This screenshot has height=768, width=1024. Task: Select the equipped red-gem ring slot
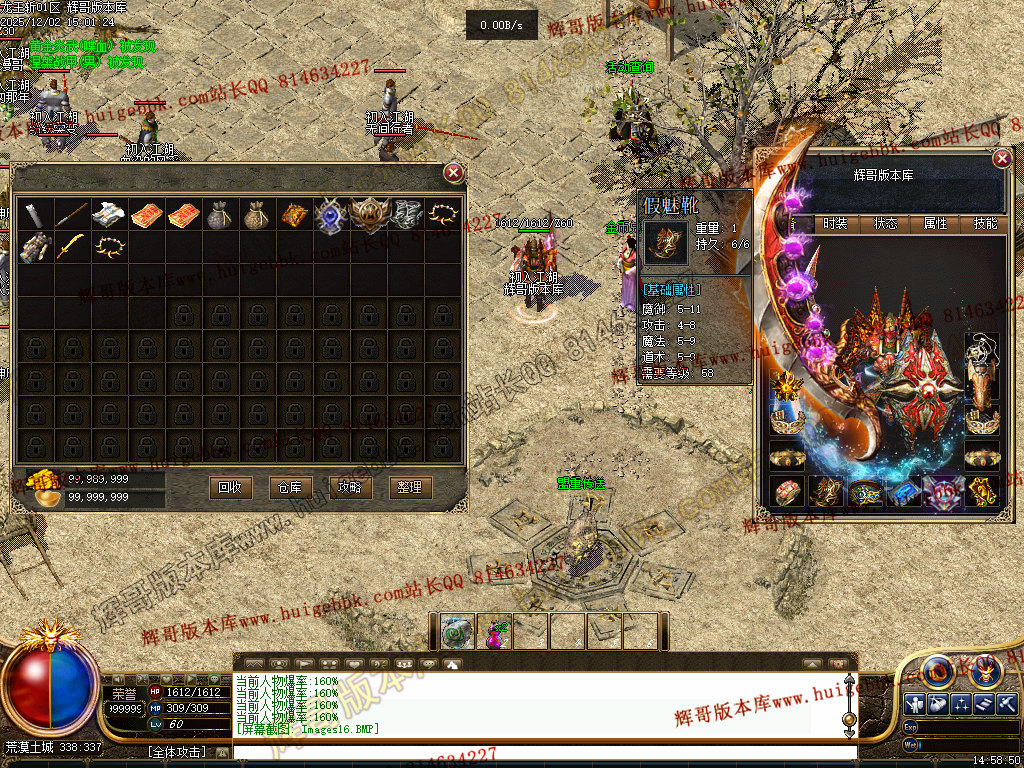click(788, 492)
